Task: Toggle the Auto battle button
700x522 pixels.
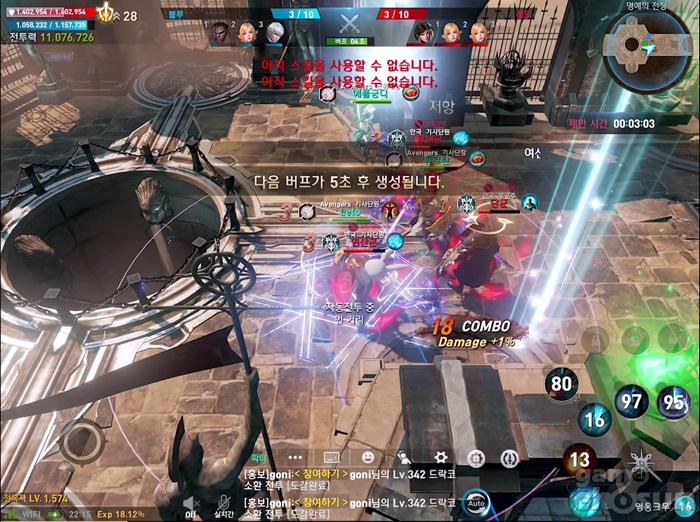Action: pos(476,500)
